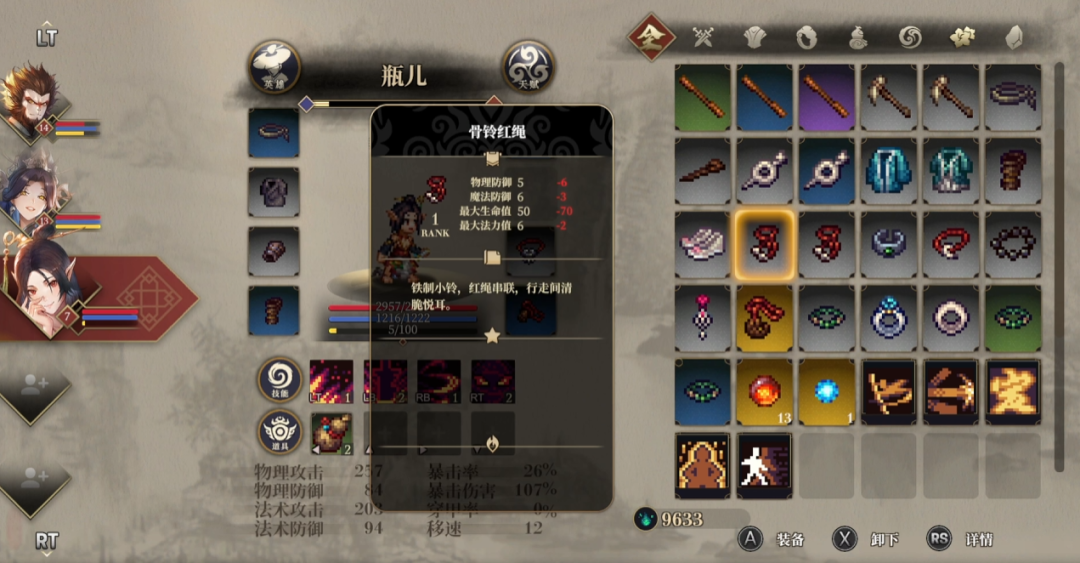Click the equipped gourd item slot

pyautogui.click(x=332, y=434)
